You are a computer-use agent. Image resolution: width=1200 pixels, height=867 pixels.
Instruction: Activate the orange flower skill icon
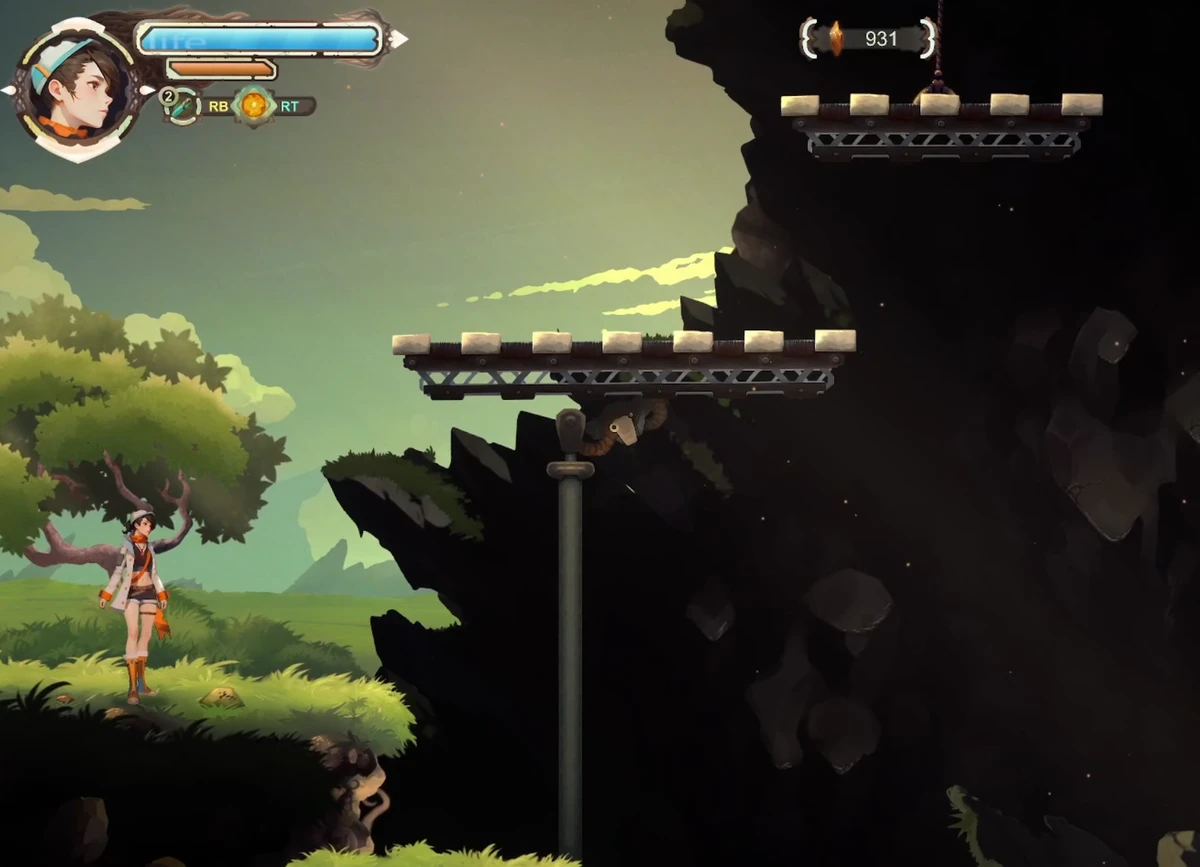(254, 105)
